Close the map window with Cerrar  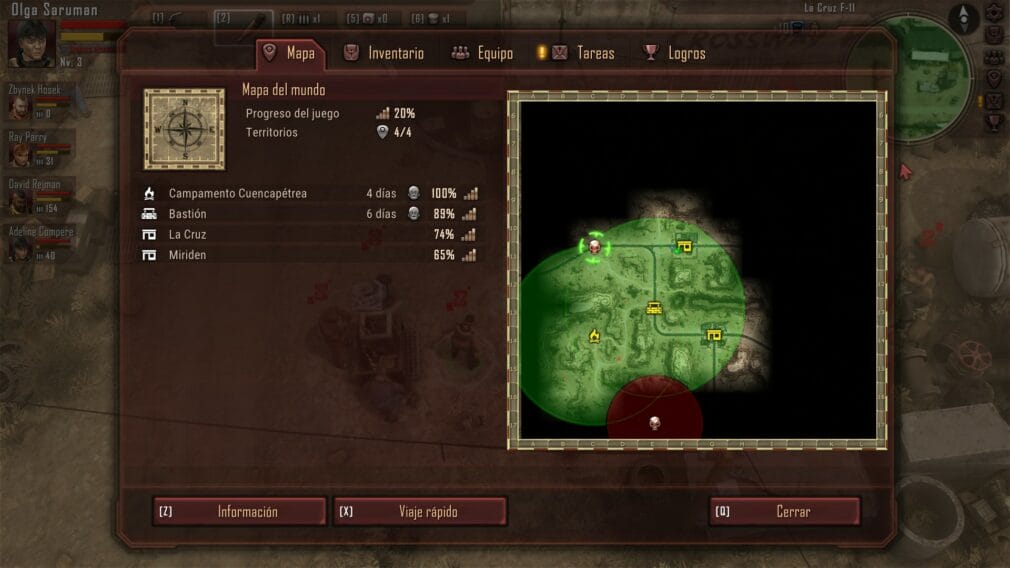(785, 512)
